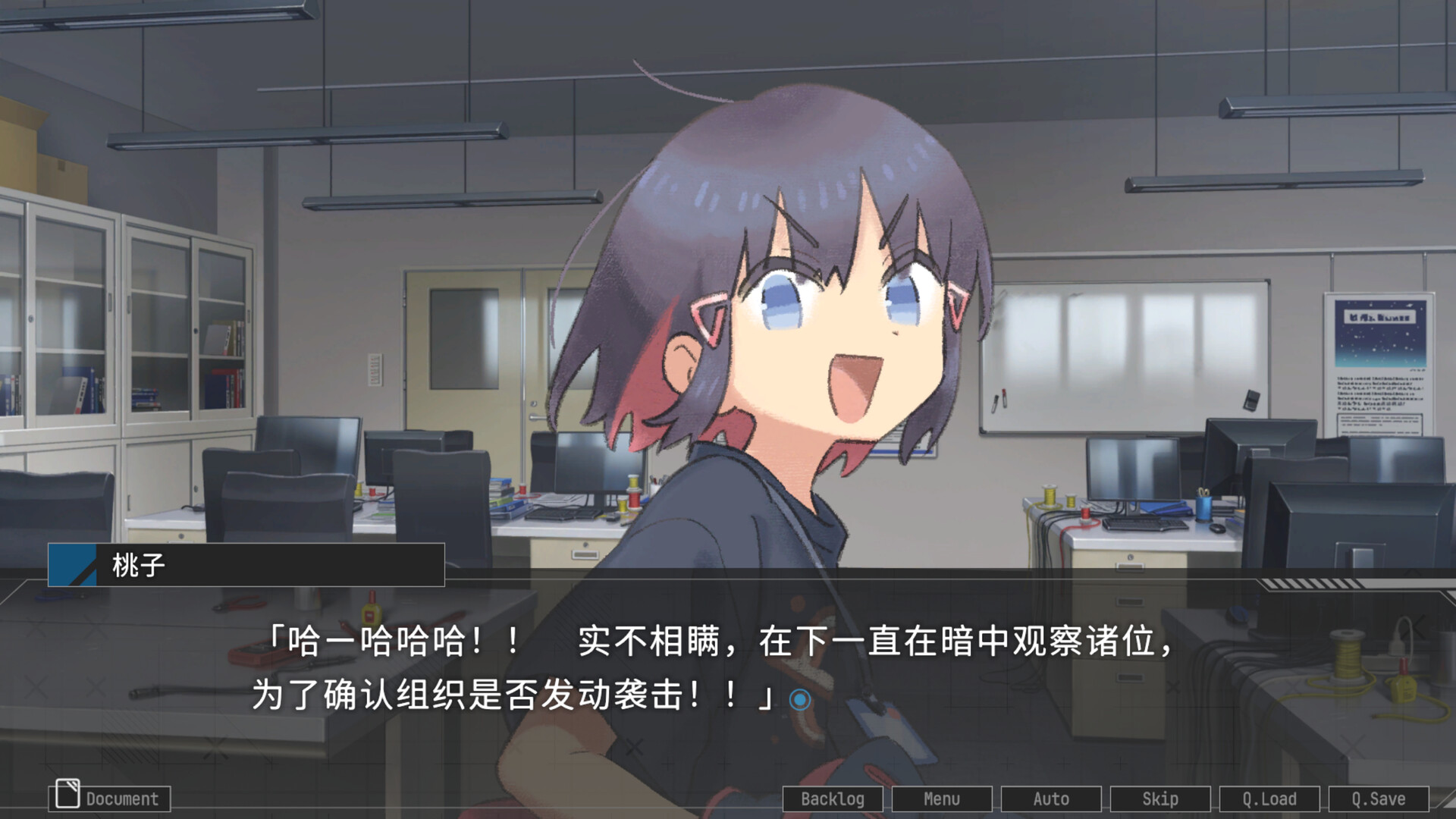Quick load a save with Q.Load
The image size is (1456, 819).
(1270, 799)
